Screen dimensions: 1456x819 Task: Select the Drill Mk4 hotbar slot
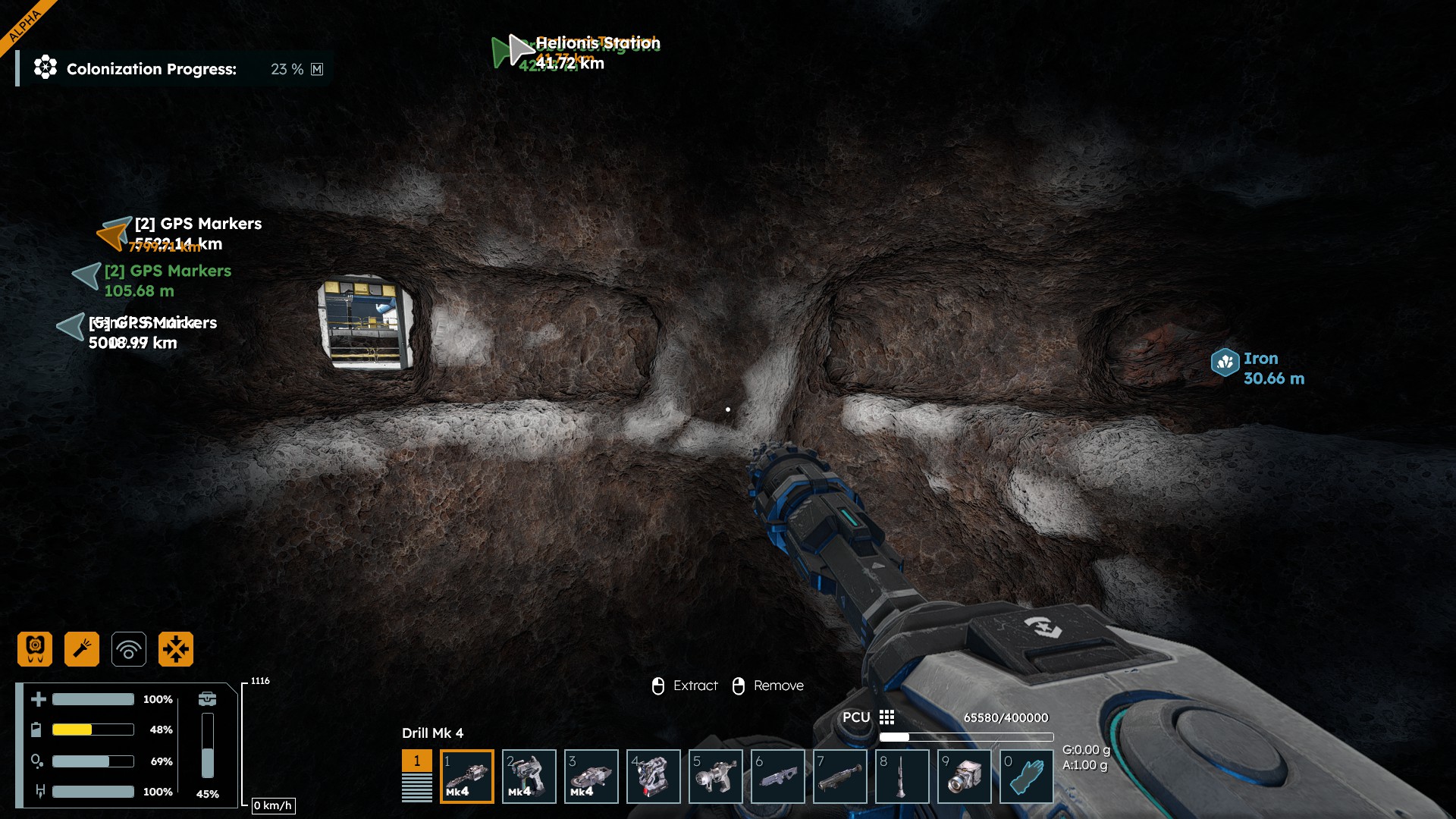pyautogui.click(x=467, y=776)
